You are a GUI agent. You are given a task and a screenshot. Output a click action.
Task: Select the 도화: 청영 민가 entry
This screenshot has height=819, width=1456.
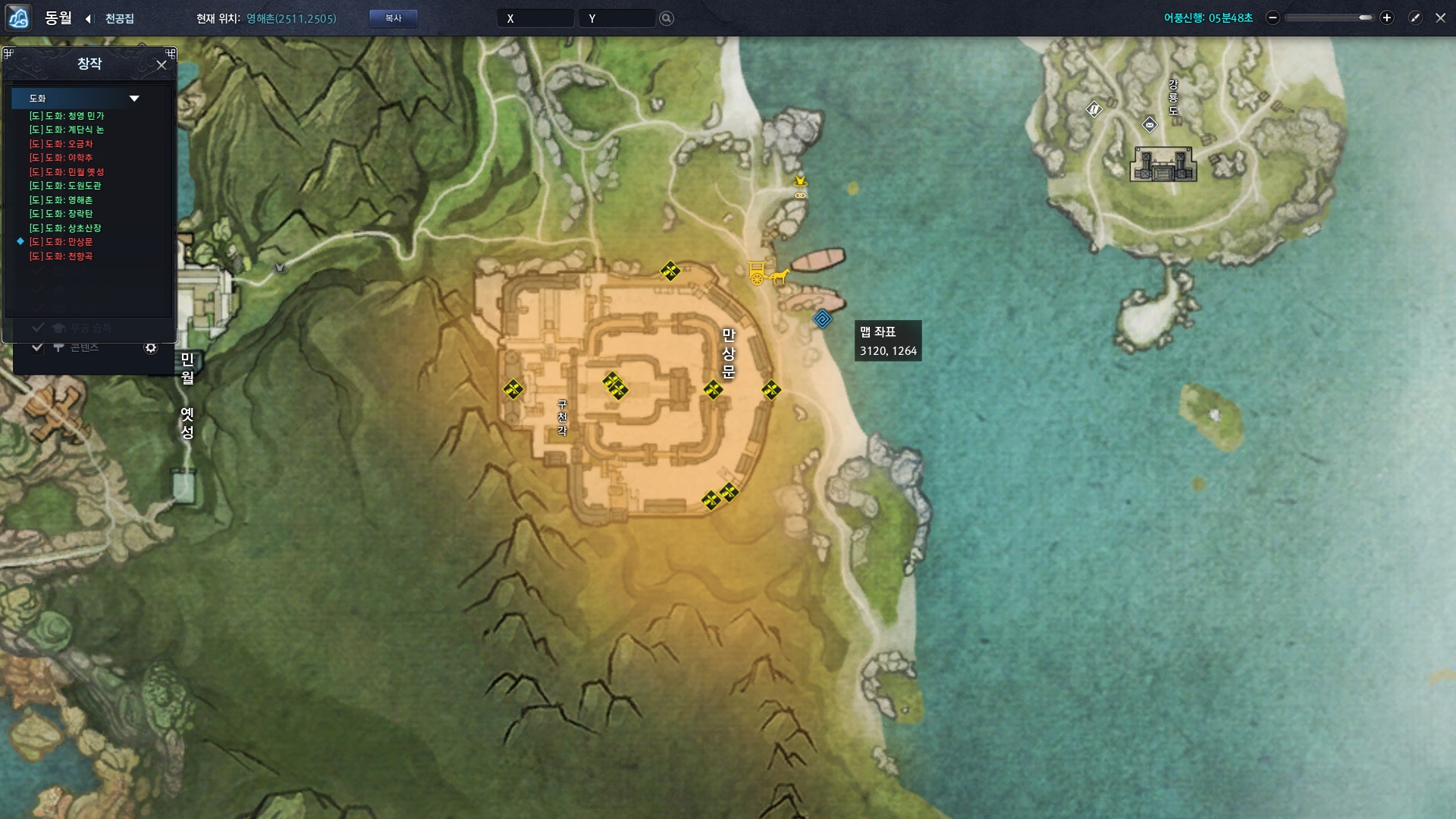pos(67,116)
